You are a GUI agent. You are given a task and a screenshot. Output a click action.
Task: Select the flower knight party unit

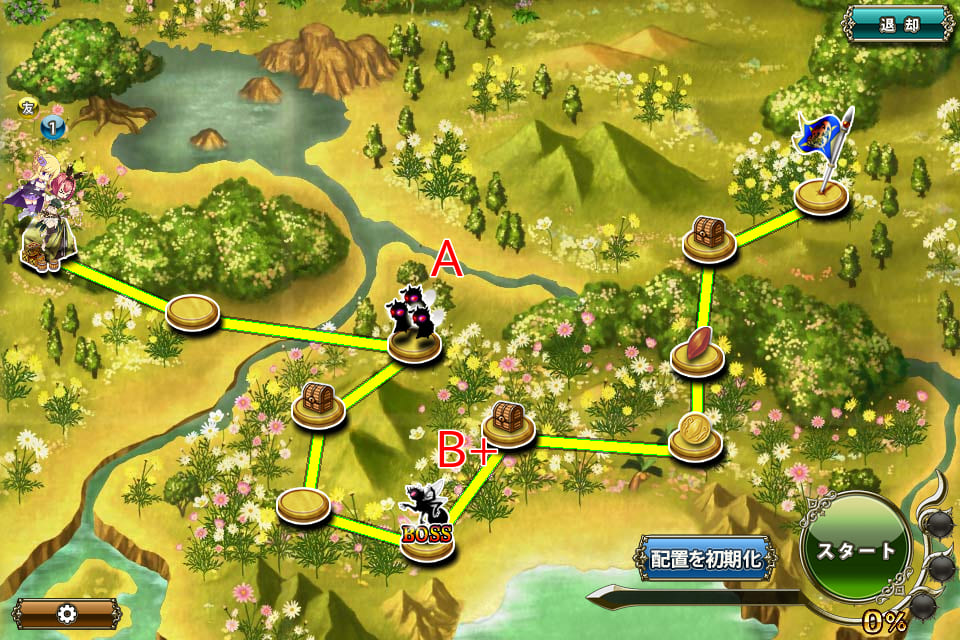45,215
